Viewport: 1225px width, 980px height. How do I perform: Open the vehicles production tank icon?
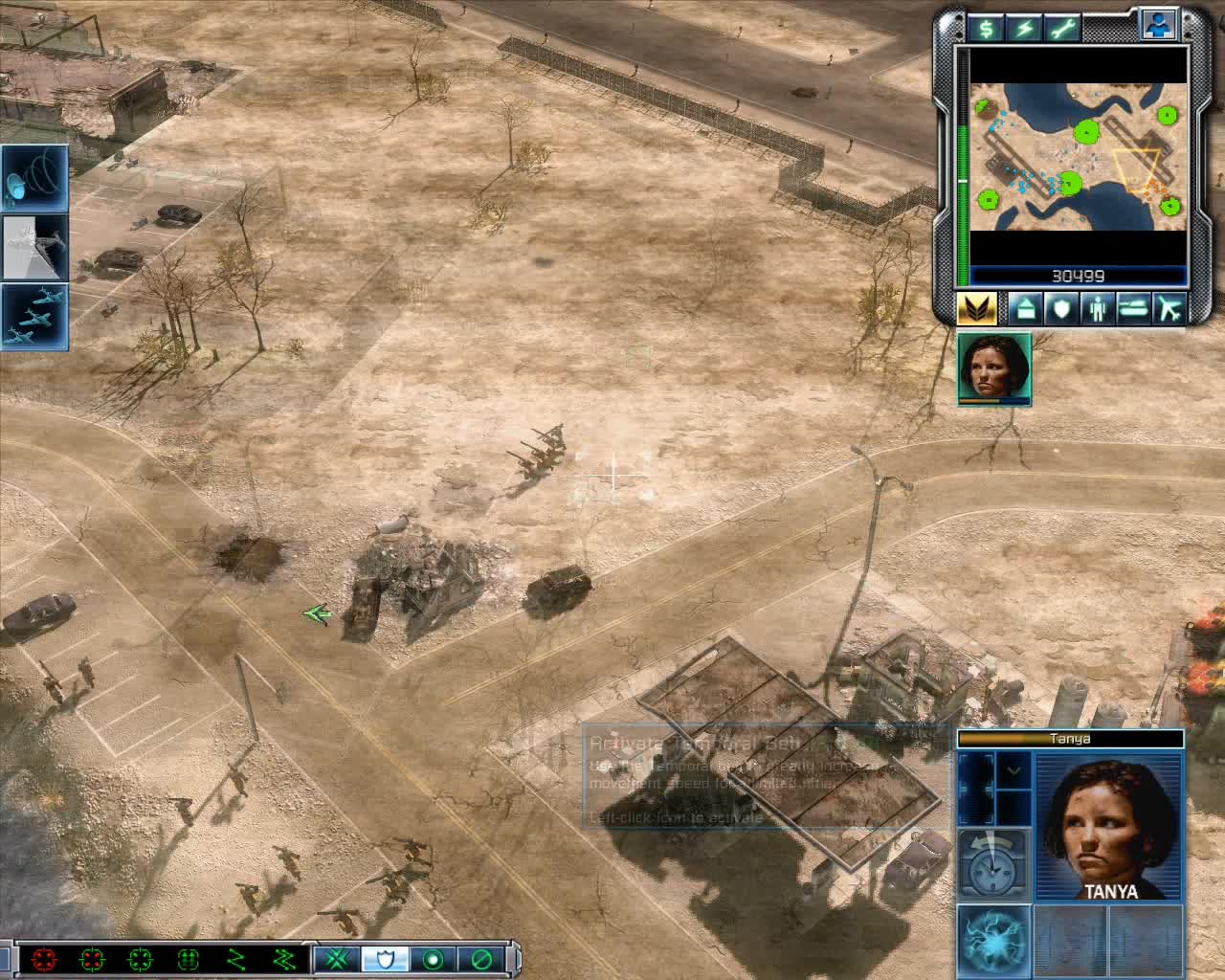click(1133, 309)
